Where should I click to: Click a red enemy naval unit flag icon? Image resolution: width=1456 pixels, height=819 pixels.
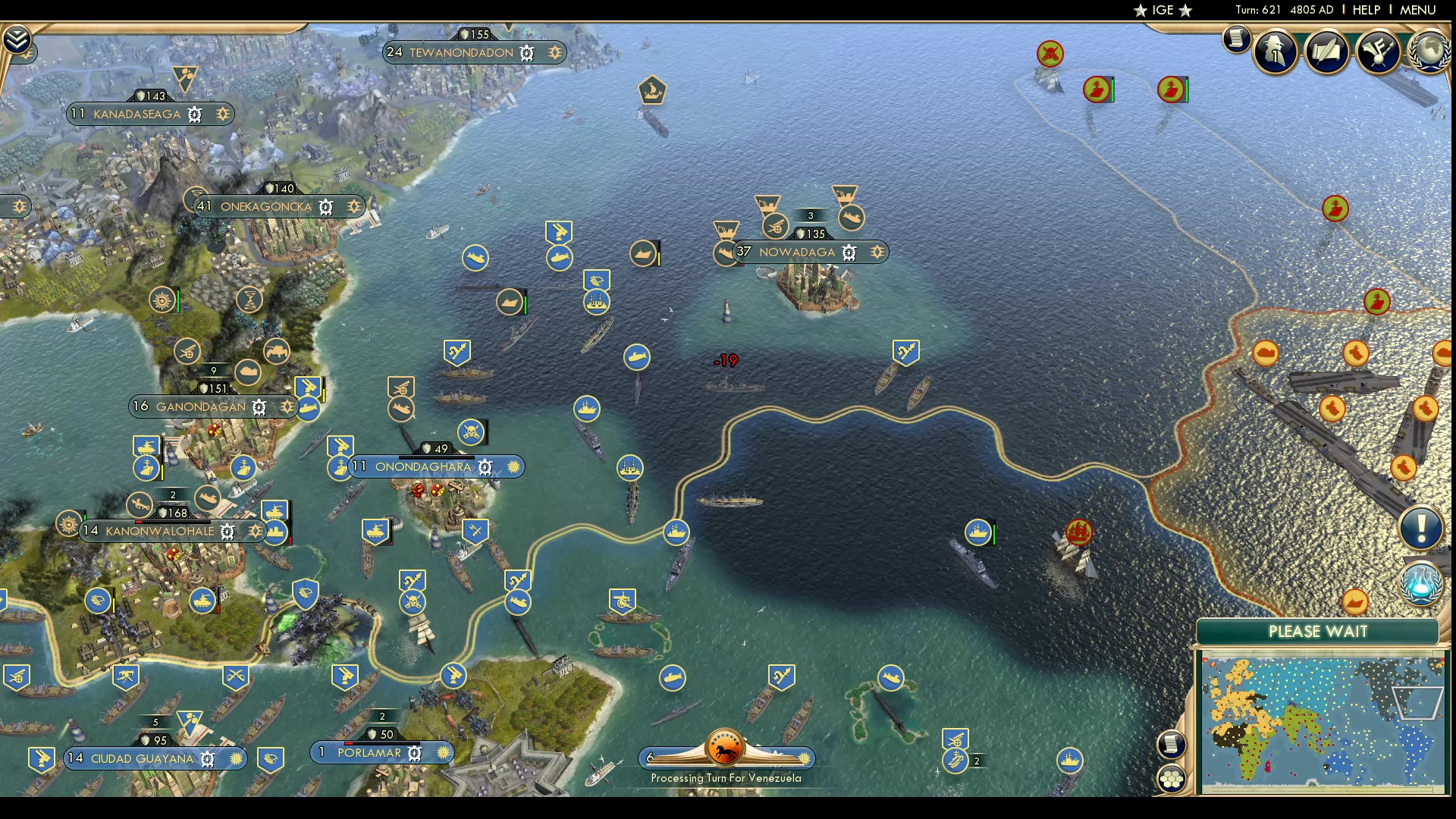pos(1080,533)
